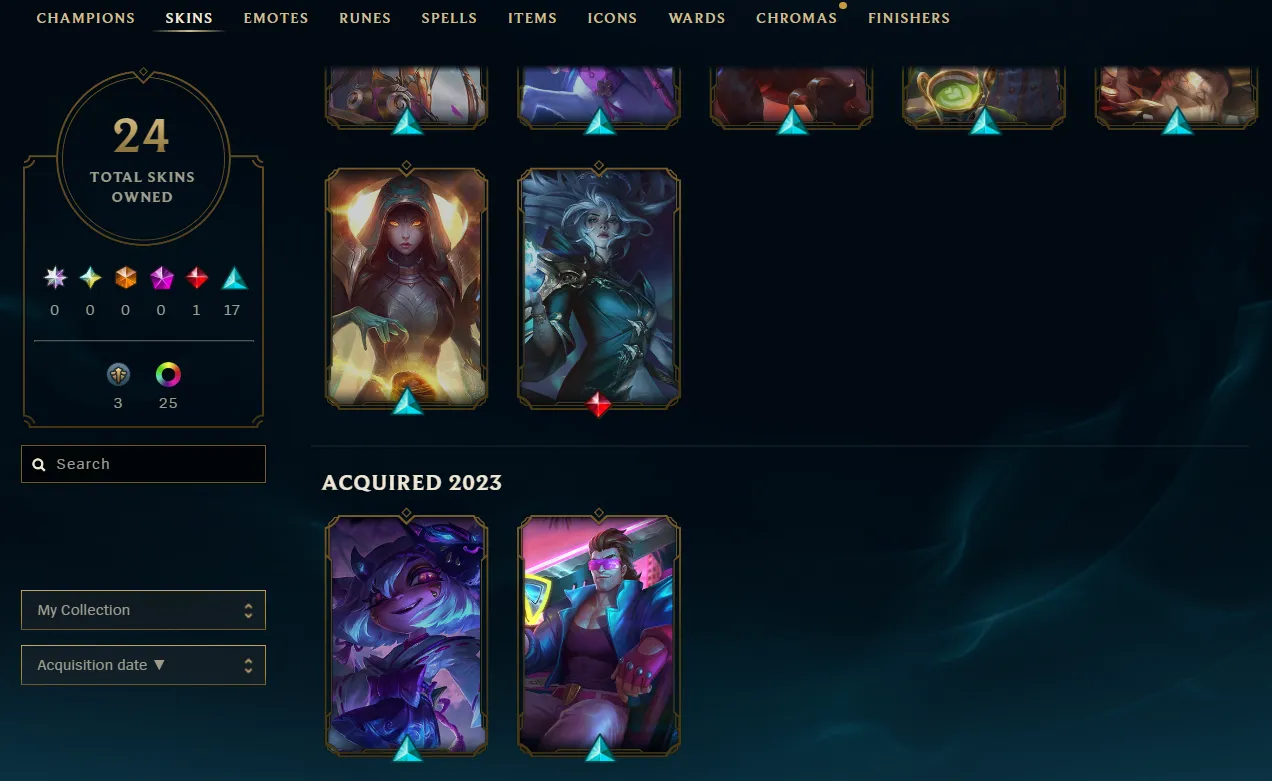Select the purple yordle skin card

tap(406, 632)
